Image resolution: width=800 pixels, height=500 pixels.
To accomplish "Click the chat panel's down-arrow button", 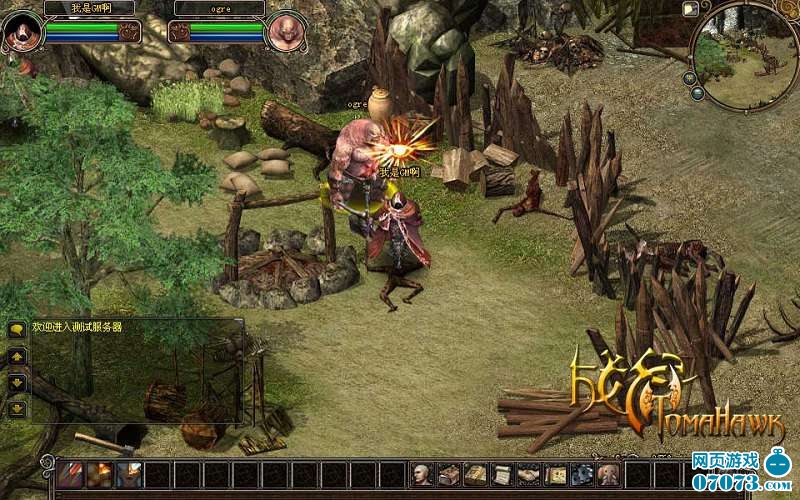I will click(17, 382).
